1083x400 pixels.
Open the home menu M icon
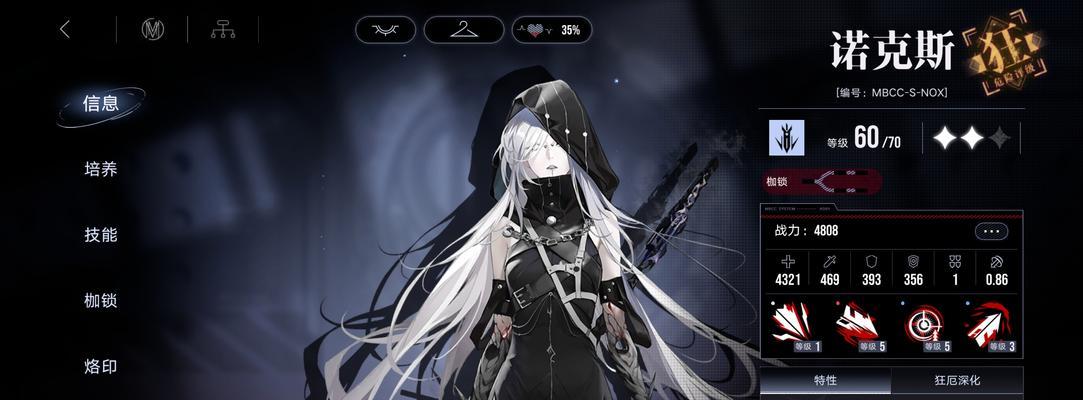[x=152, y=30]
